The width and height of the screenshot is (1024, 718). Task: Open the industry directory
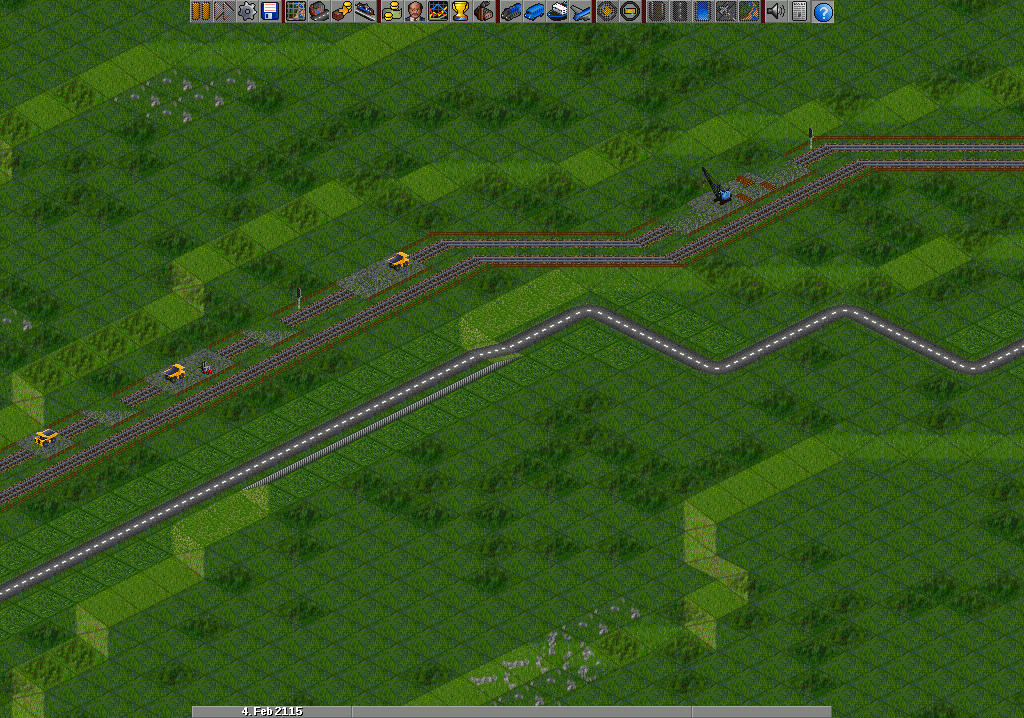tap(483, 12)
